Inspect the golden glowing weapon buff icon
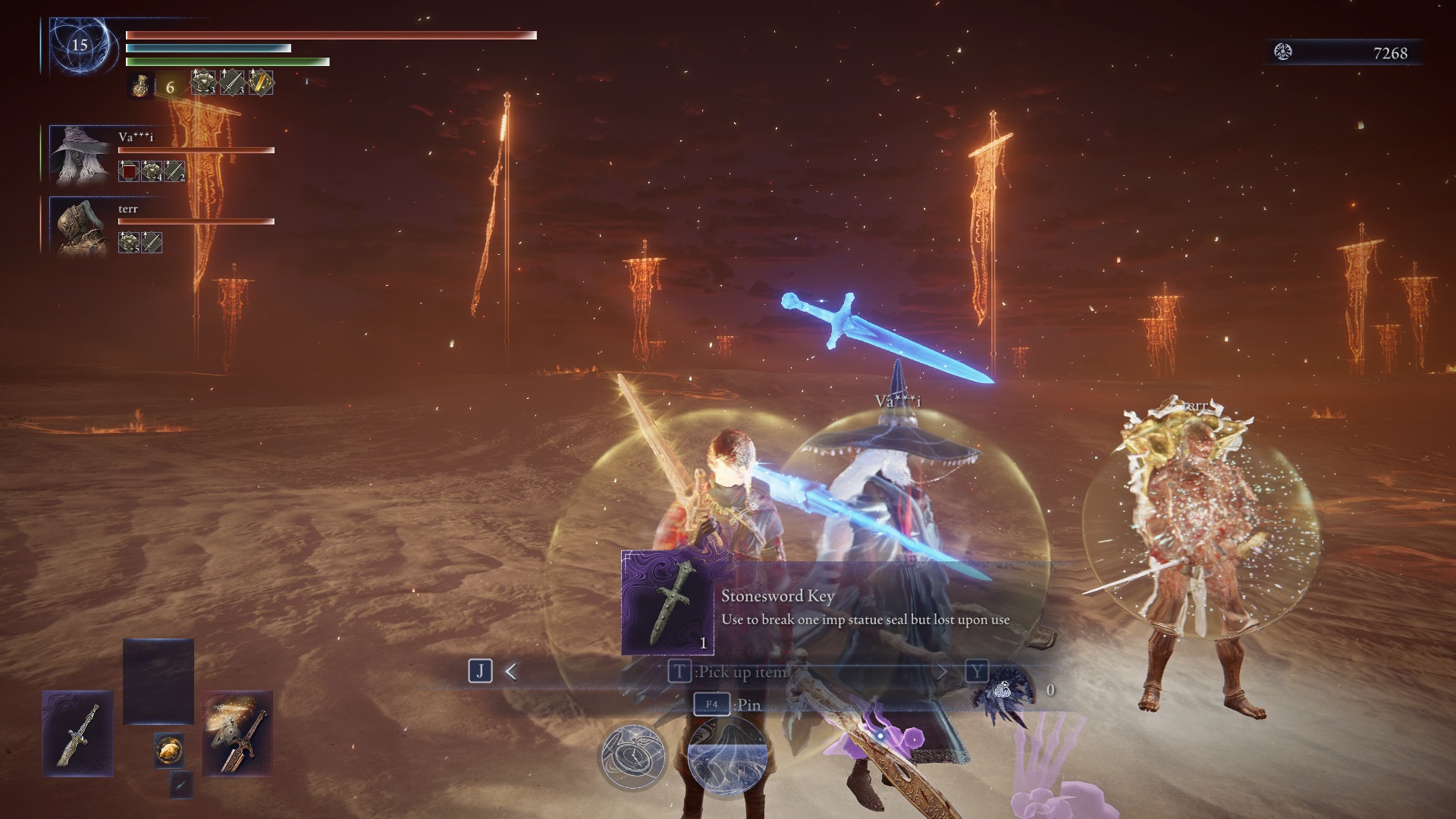 point(261,83)
